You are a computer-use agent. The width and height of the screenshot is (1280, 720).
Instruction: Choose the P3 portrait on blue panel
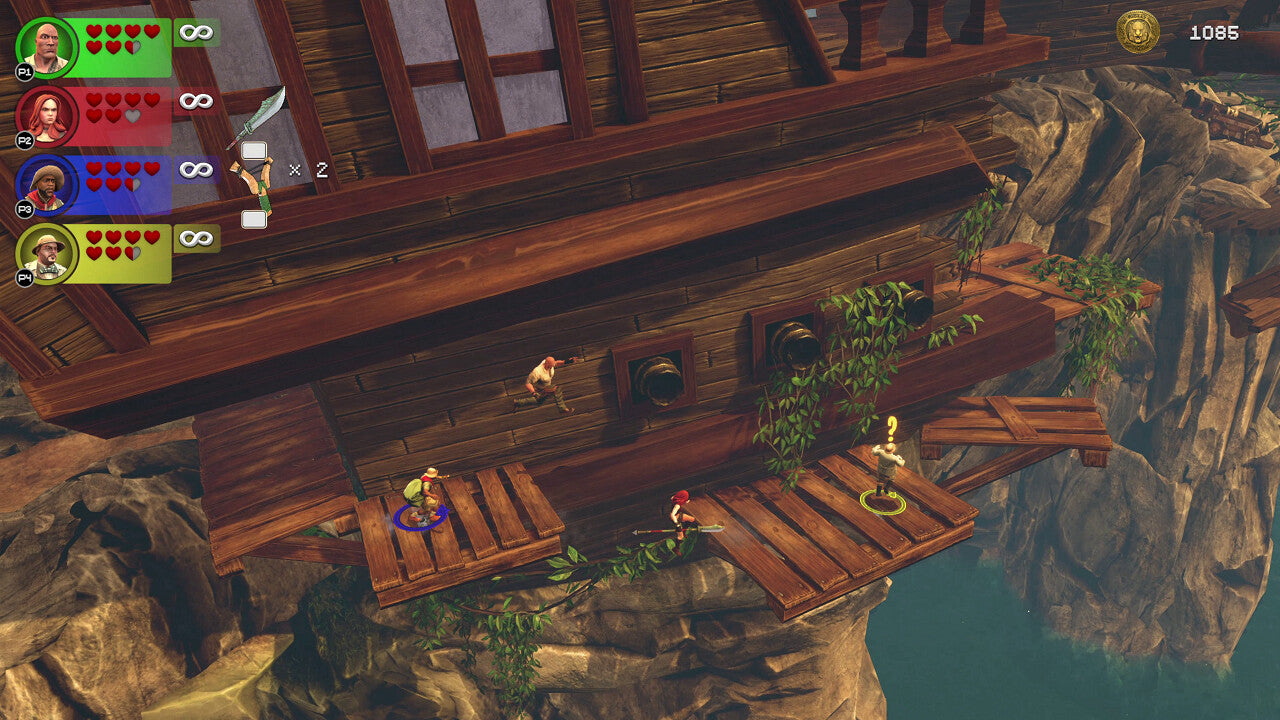pyautogui.click(x=47, y=185)
